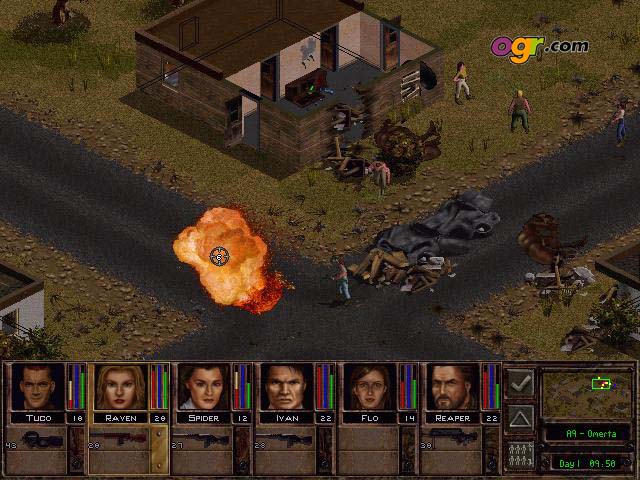Open Spider's weapon slot
The width and height of the screenshot is (640, 480).
click(x=203, y=441)
